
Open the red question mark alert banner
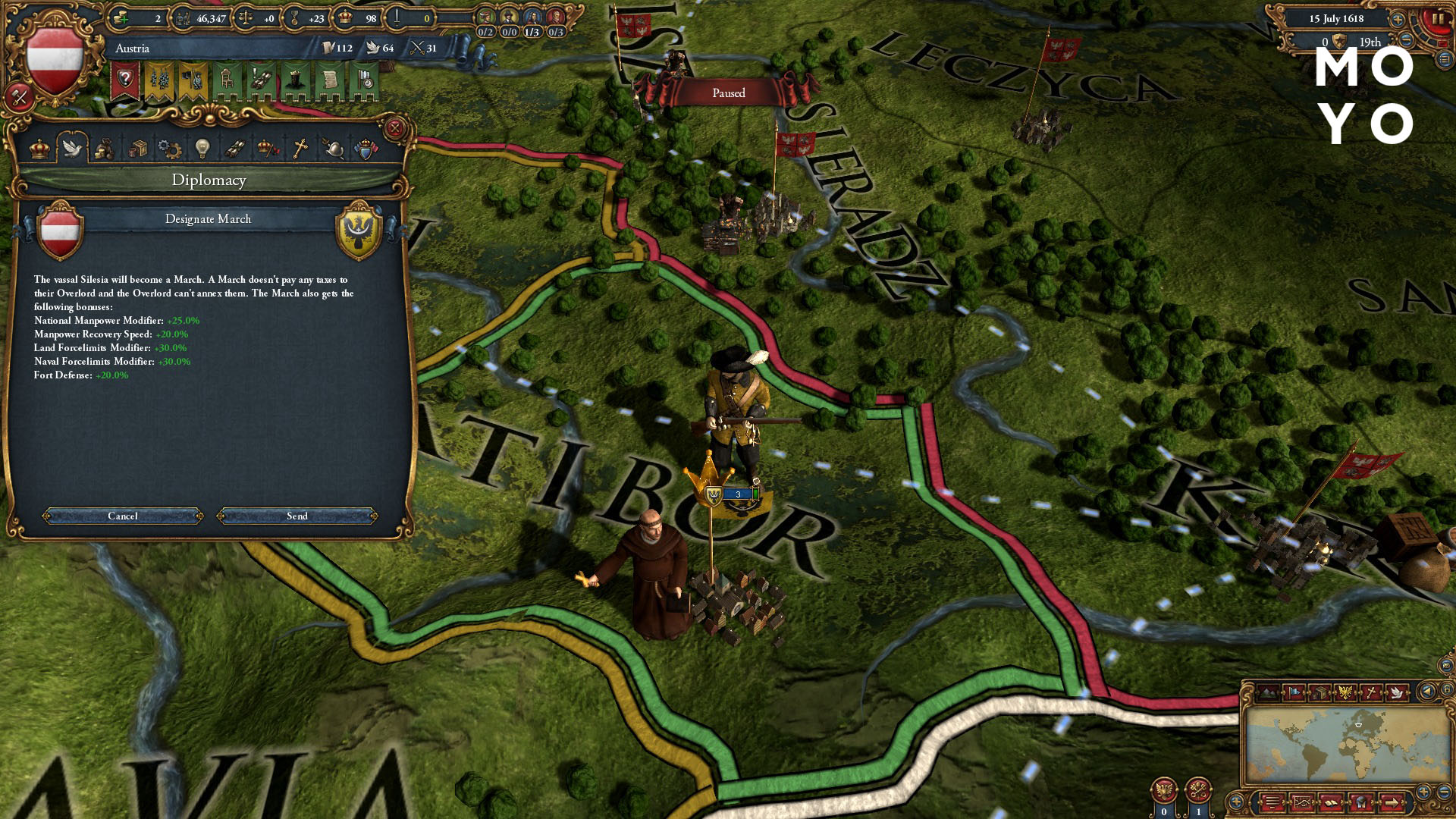click(125, 81)
